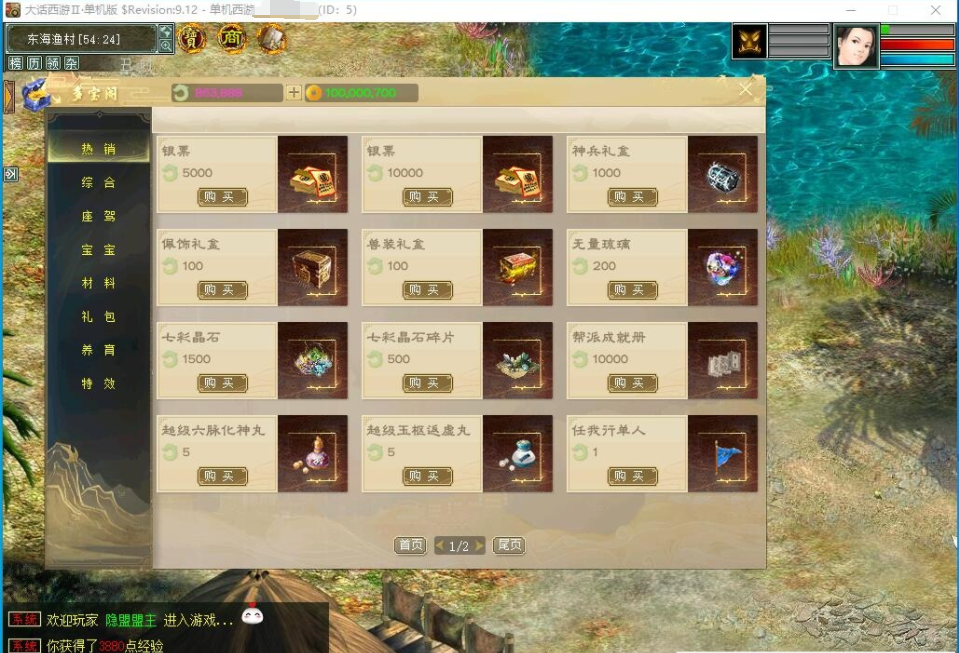
Task: Jump to the last page with 尾页
Action: tap(509, 546)
